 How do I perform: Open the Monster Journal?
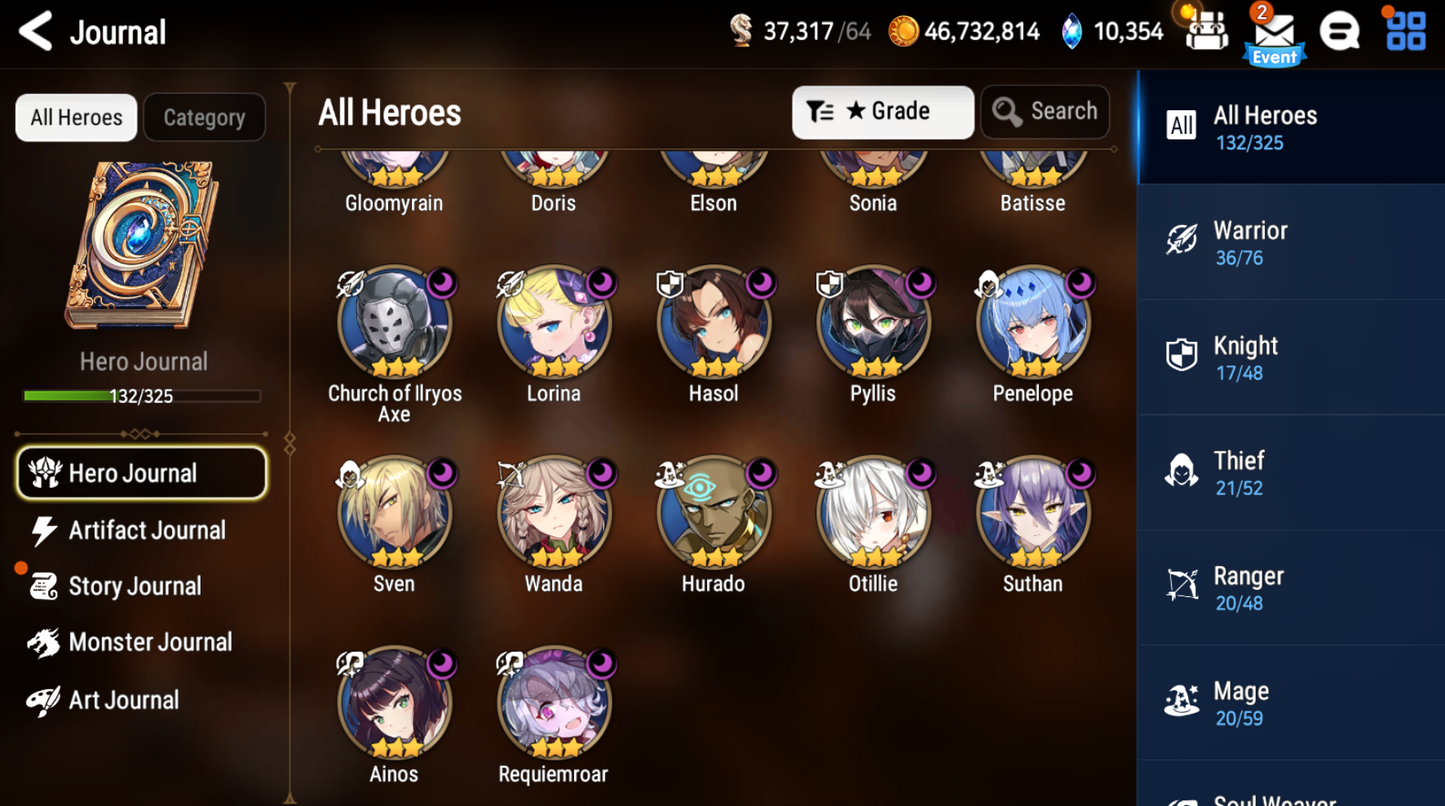[149, 642]
